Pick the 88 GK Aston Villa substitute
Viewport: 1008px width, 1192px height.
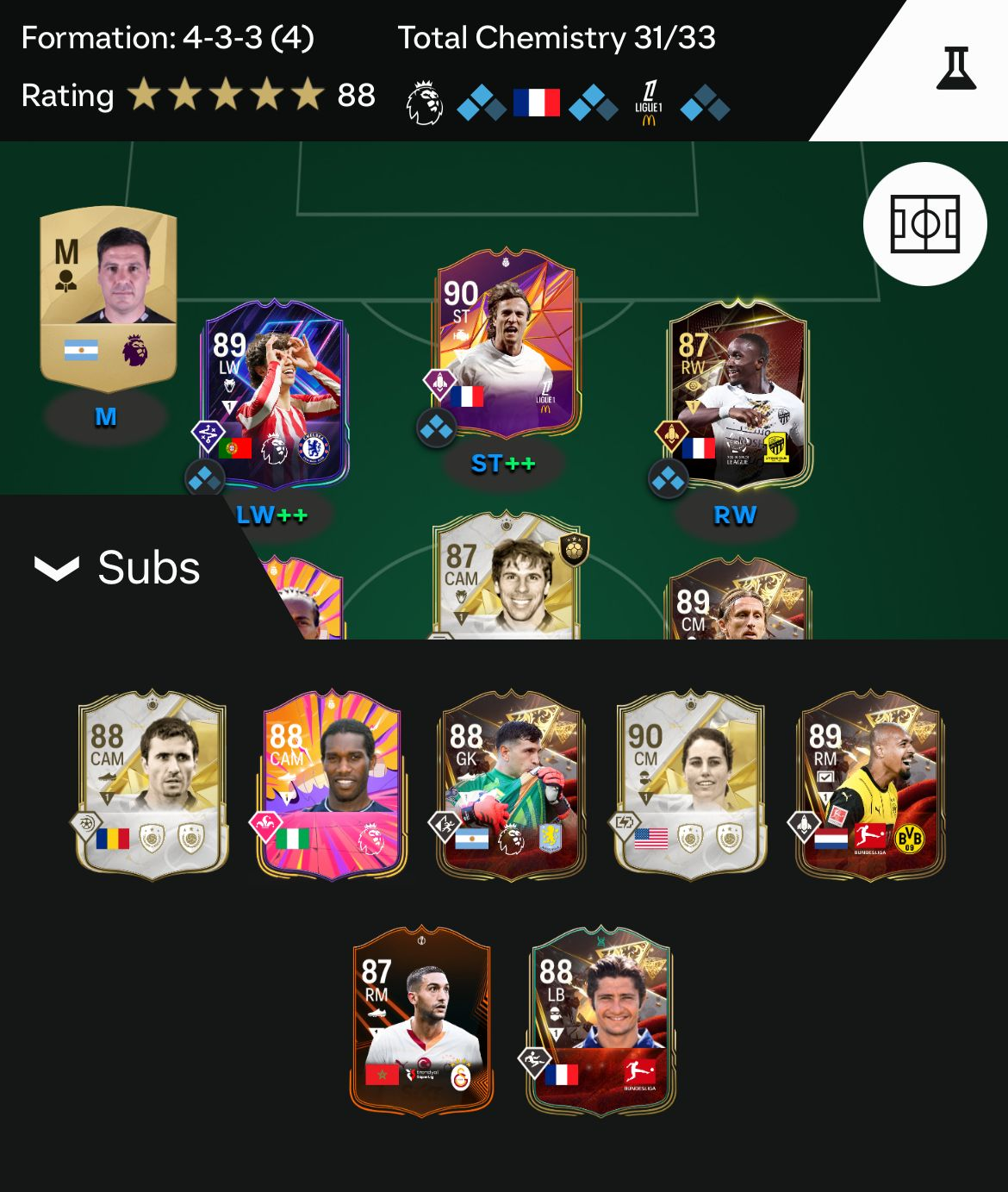coord(512,784)
